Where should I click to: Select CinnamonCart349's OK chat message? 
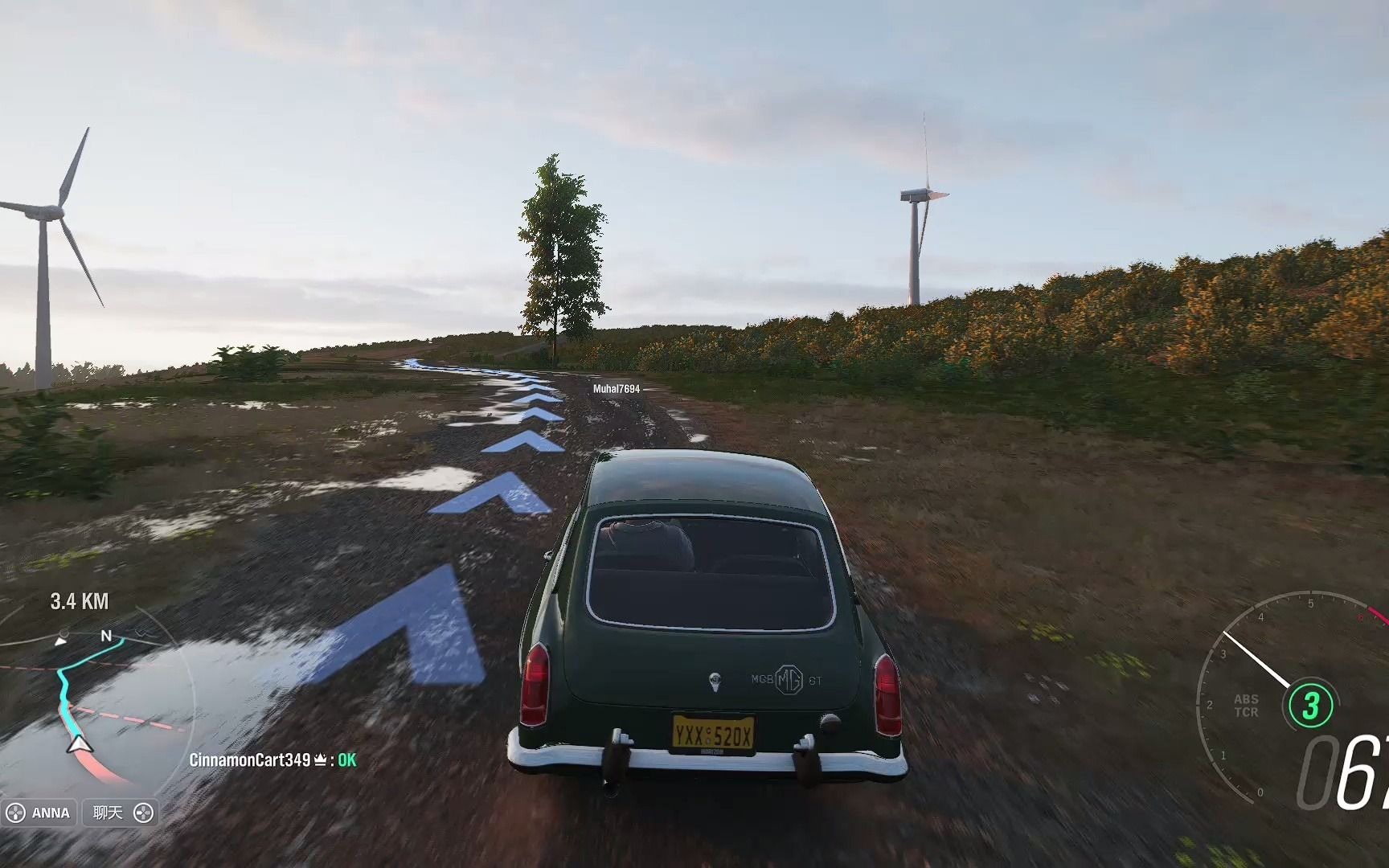272,759
